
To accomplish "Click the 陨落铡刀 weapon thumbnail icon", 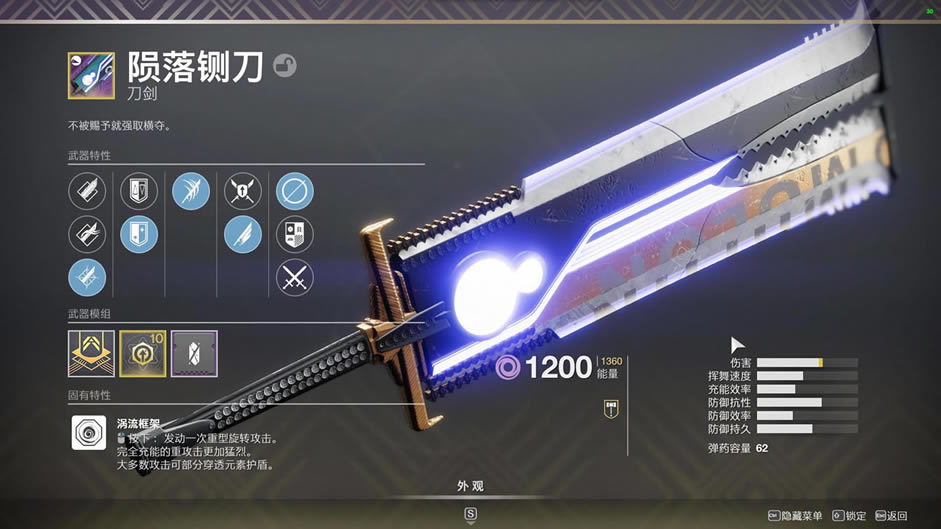I will (91, 74).
